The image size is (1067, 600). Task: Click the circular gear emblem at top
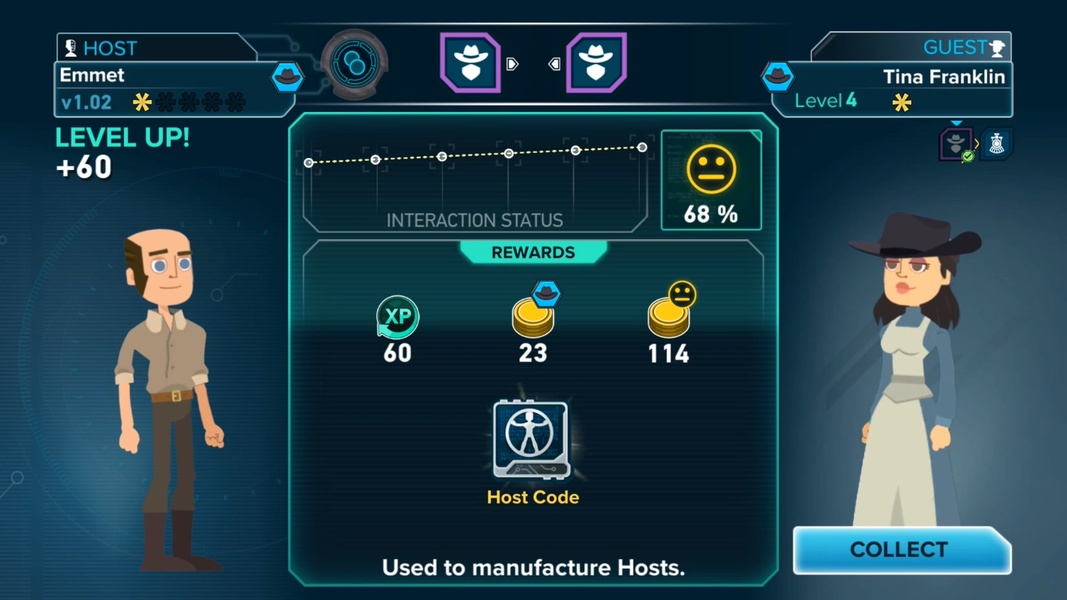(354, 63)
